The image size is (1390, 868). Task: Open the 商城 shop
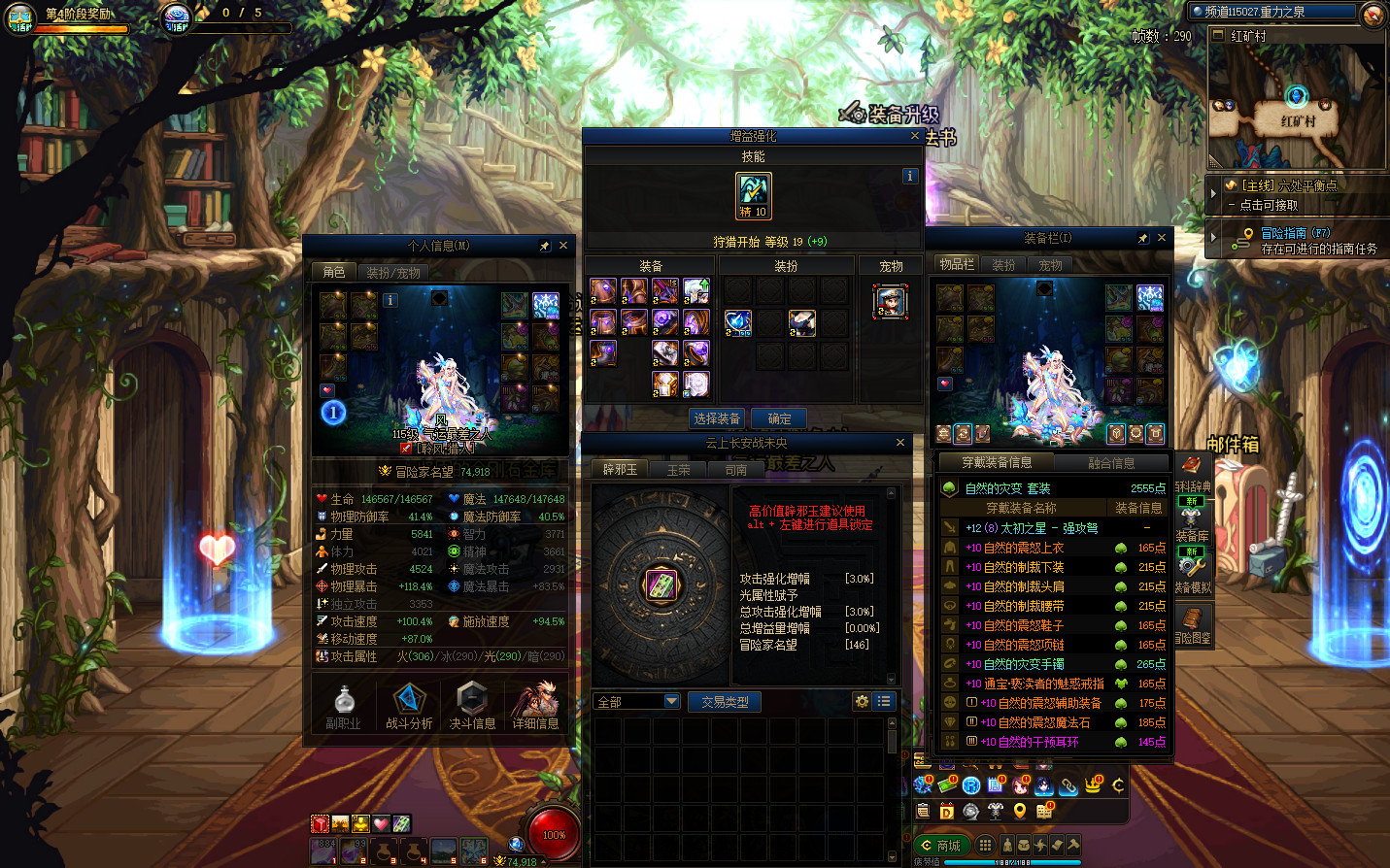pyautogui.click(x=940, y=845)
